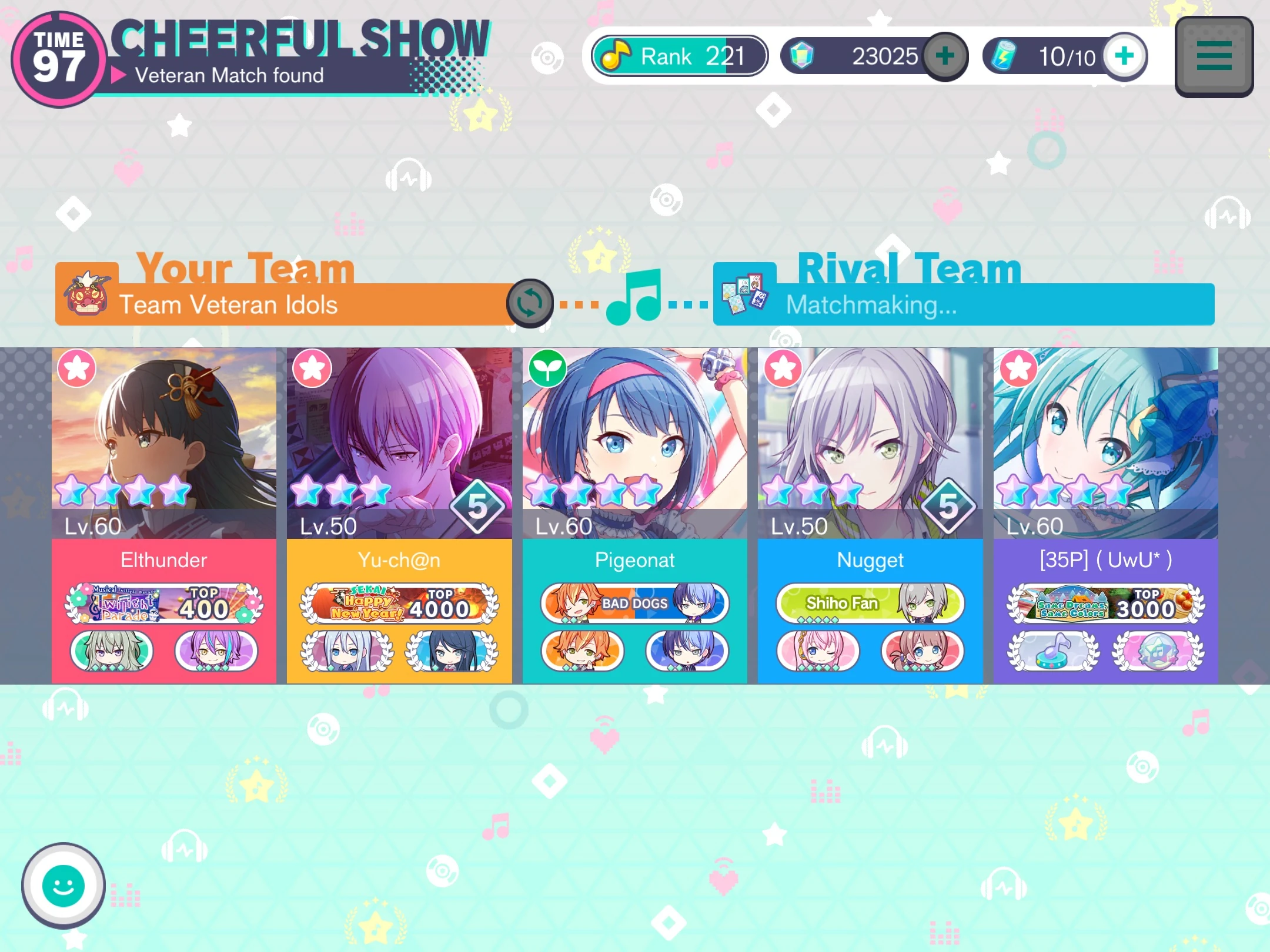This screenshot has width=1270, height=952.
Task: Tap the plus button to refill energy
Action: click(1125, 56)
